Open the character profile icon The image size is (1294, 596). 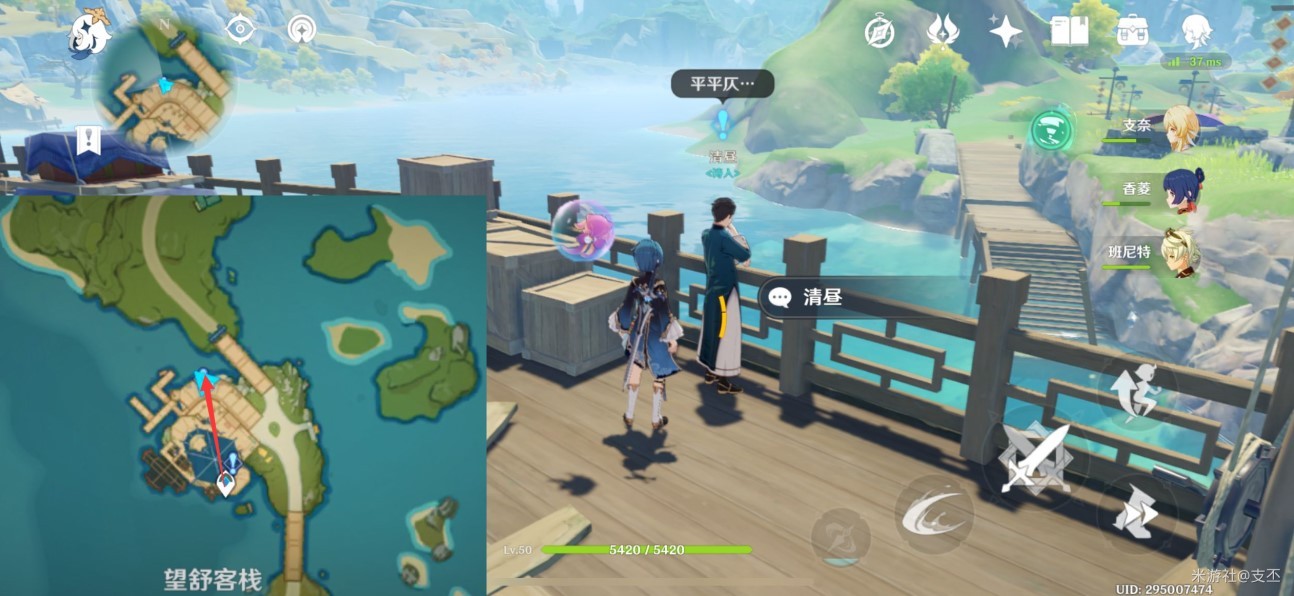tap(1196, 32)
